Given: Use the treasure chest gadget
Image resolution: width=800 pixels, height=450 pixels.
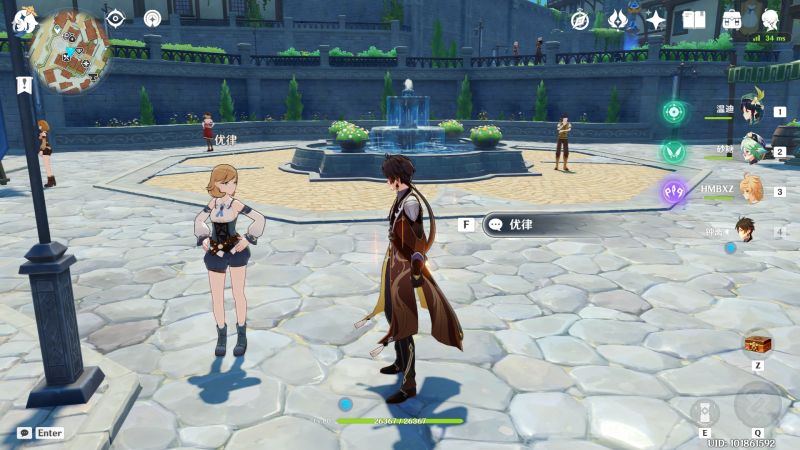Looking at the screenshot, I should click(757, 344).
